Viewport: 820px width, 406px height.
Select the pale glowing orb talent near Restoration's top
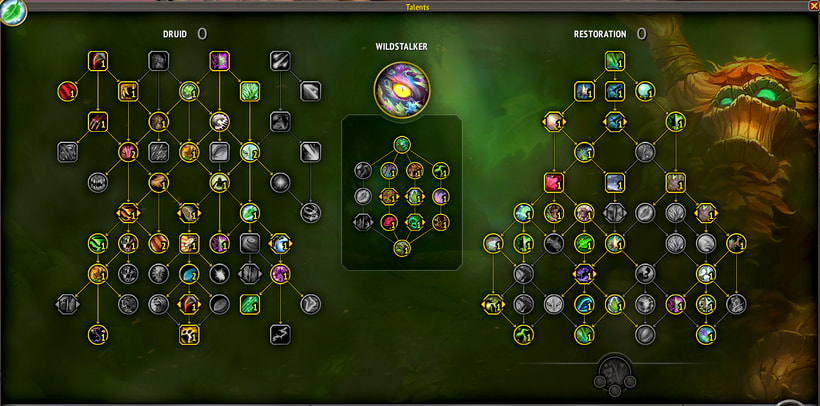click(645, 92)
